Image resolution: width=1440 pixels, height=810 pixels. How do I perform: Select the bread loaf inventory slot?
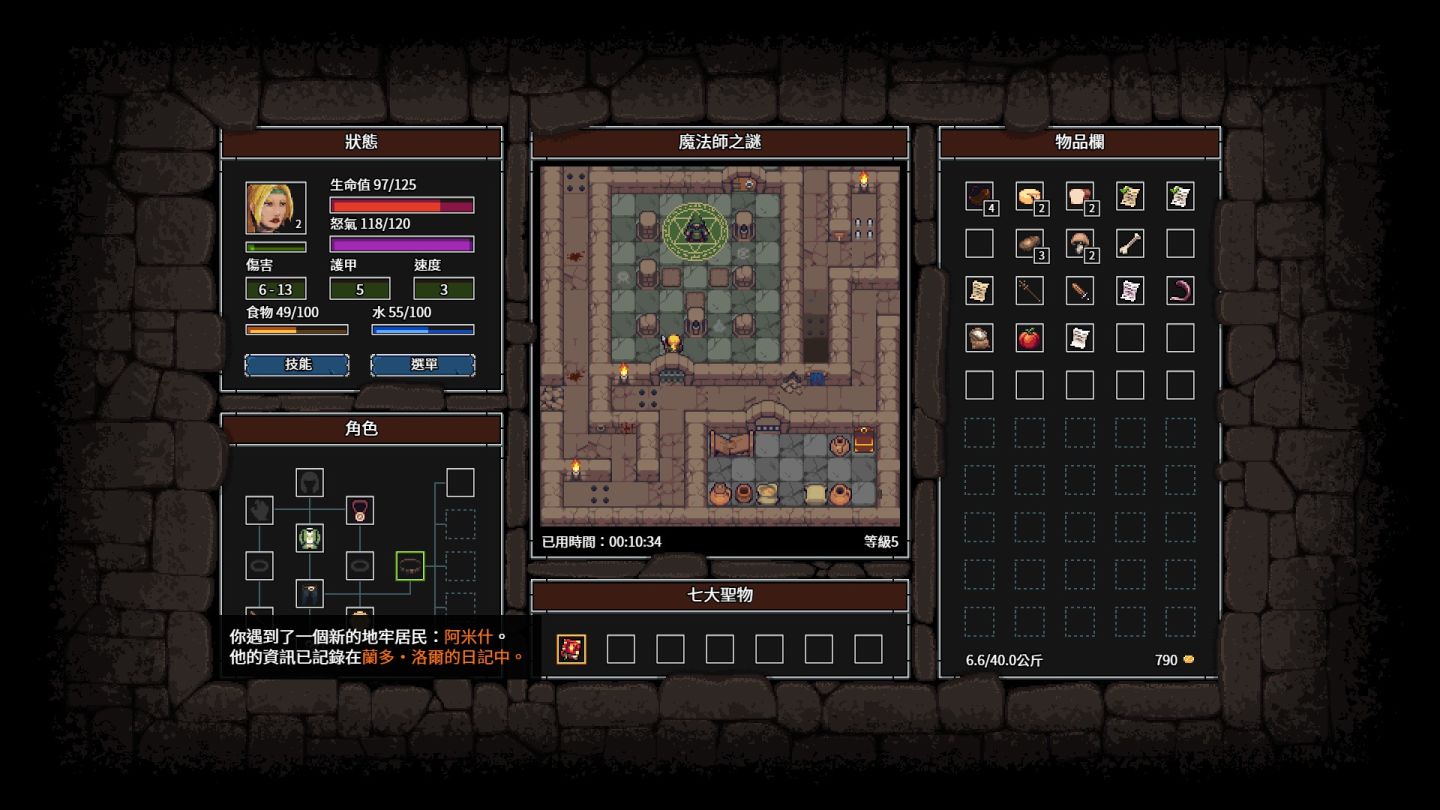pyautogui.click(x=1079, y=196)
